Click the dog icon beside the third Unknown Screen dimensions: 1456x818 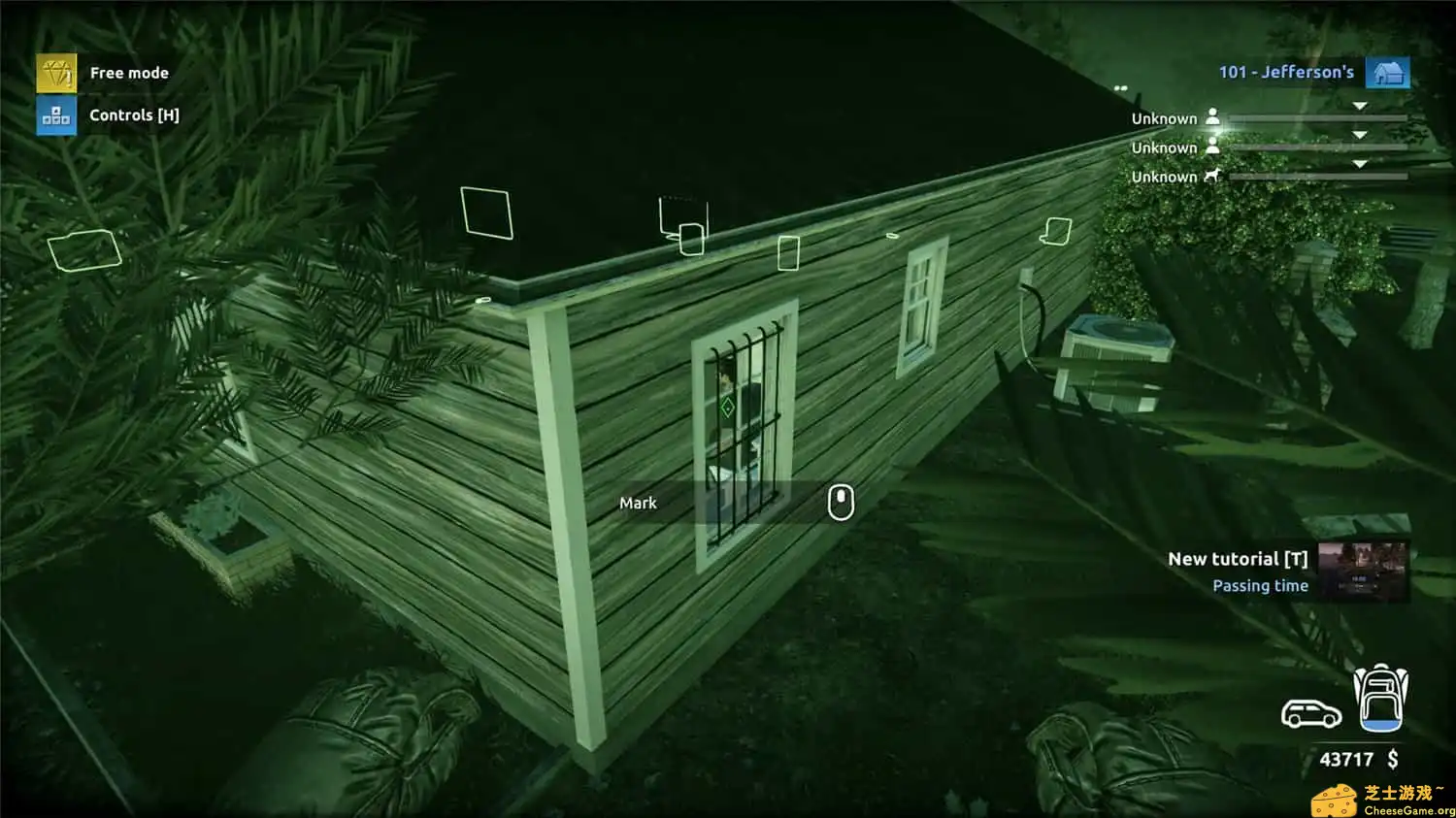click(x=1211, y=176)
